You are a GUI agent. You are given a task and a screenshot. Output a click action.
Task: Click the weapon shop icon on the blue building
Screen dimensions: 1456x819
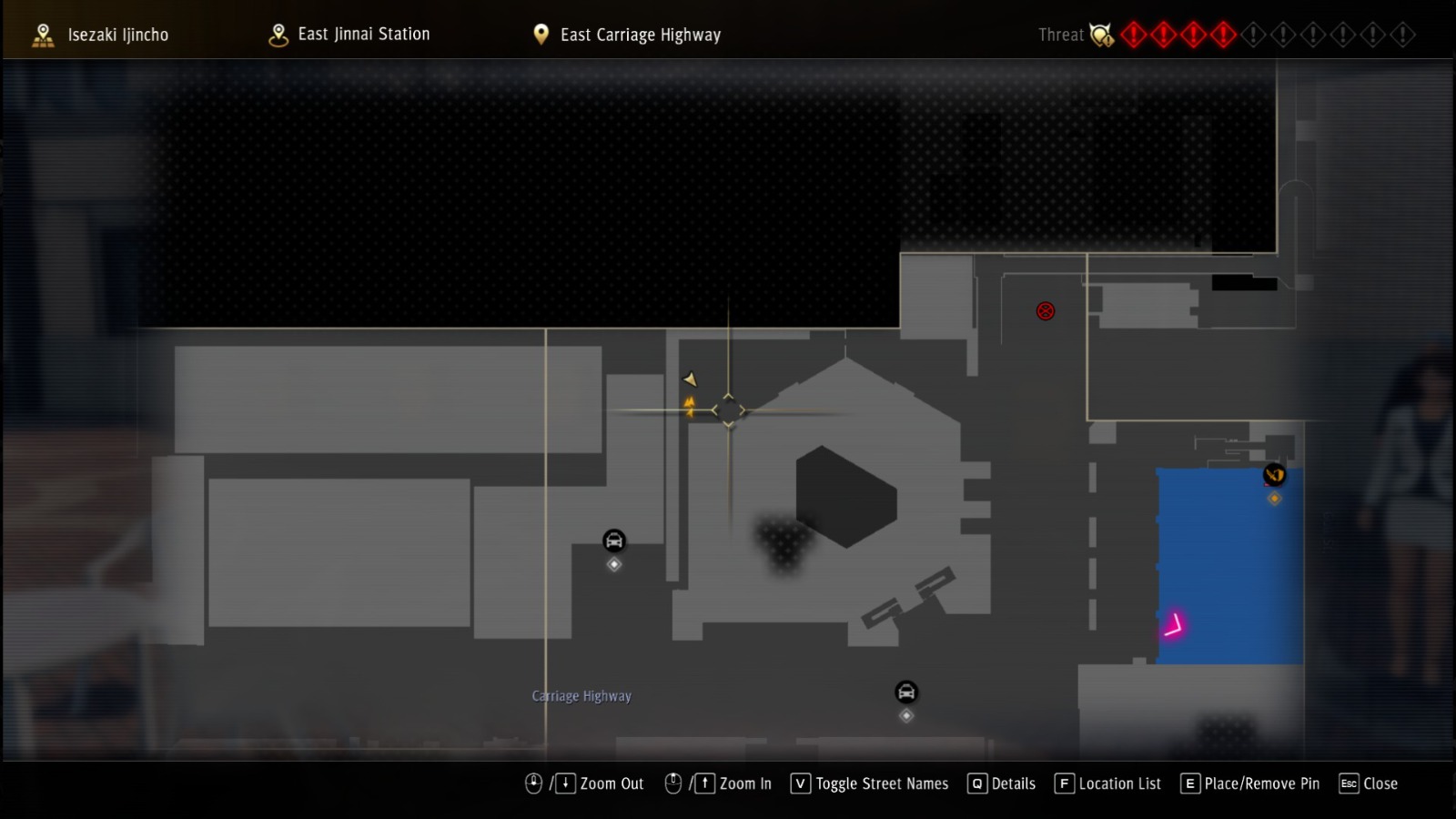point(1274,474)
